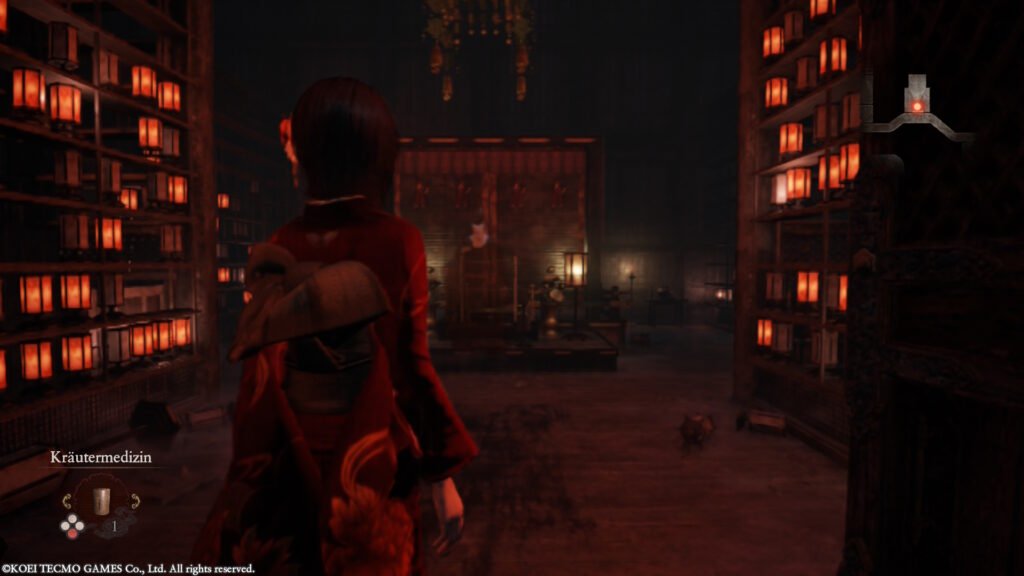The height and width of the screenshot is (576, 1024).
Task: Cycle to the previous quick item with left arrow
Action: coord(68,500)
